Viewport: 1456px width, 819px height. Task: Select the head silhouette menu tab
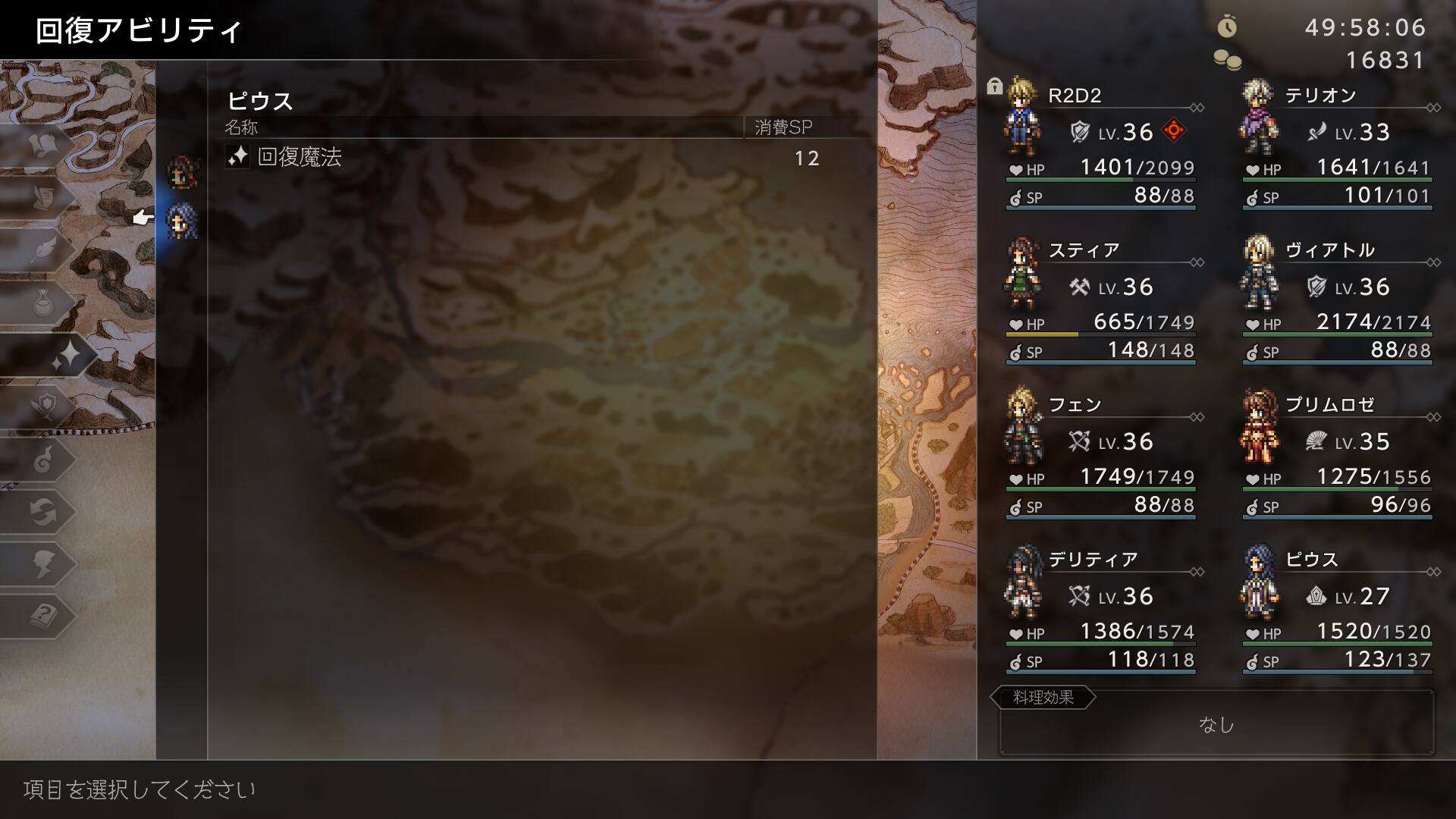[x=42, y=564]
